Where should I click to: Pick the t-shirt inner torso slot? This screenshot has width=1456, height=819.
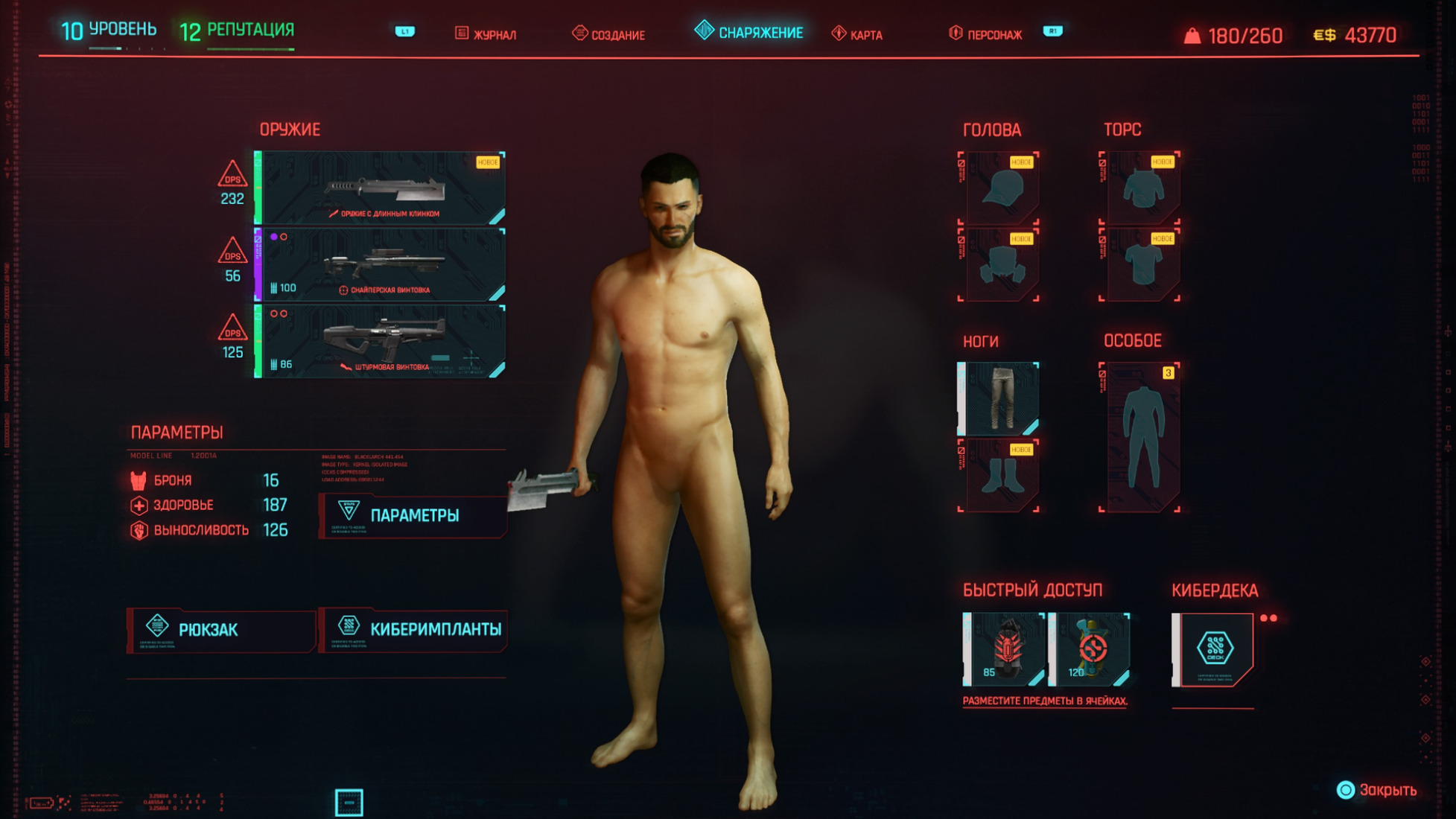(x=1139, y=264)
